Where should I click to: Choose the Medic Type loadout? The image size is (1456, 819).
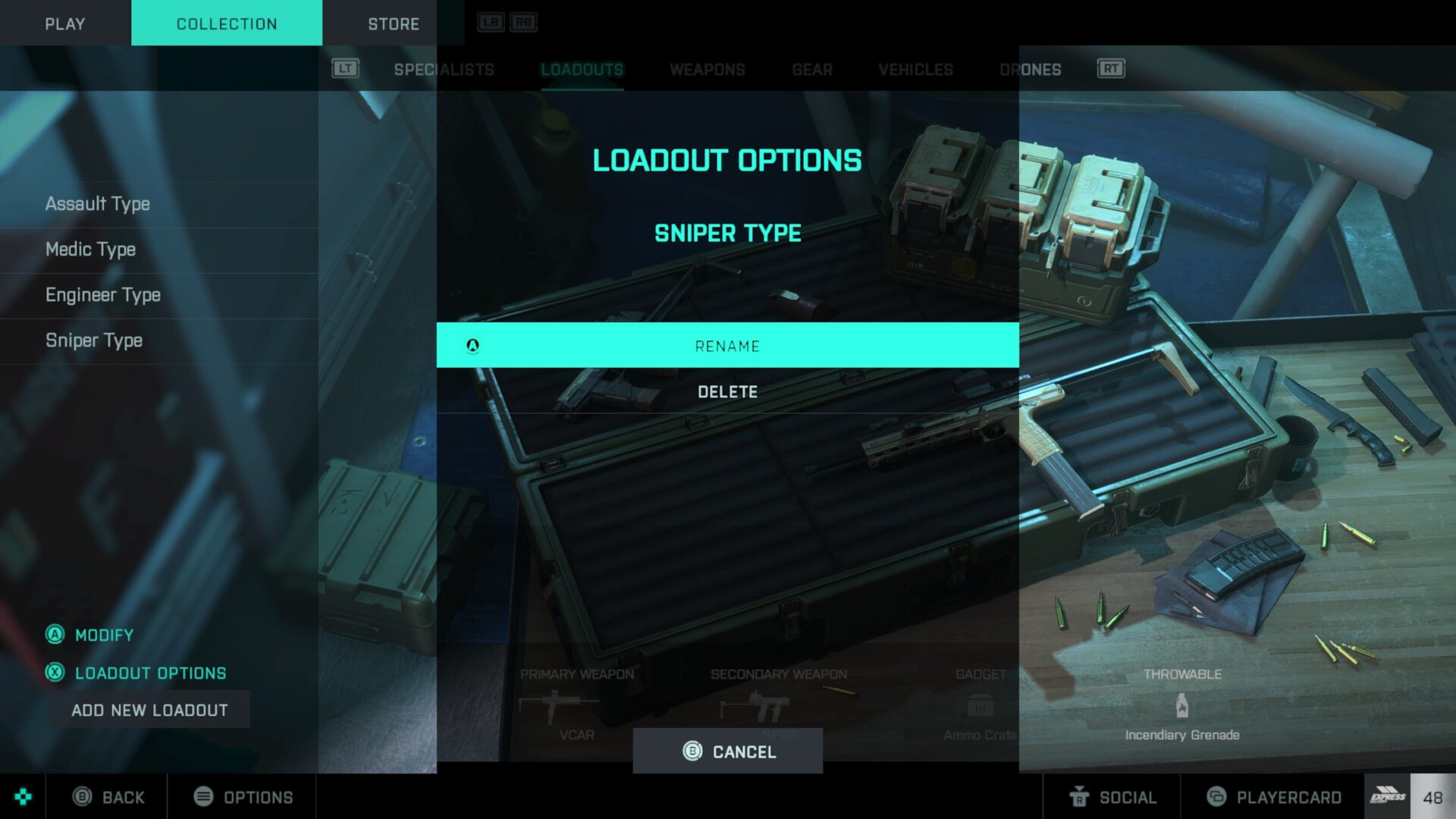coord(91,249)
